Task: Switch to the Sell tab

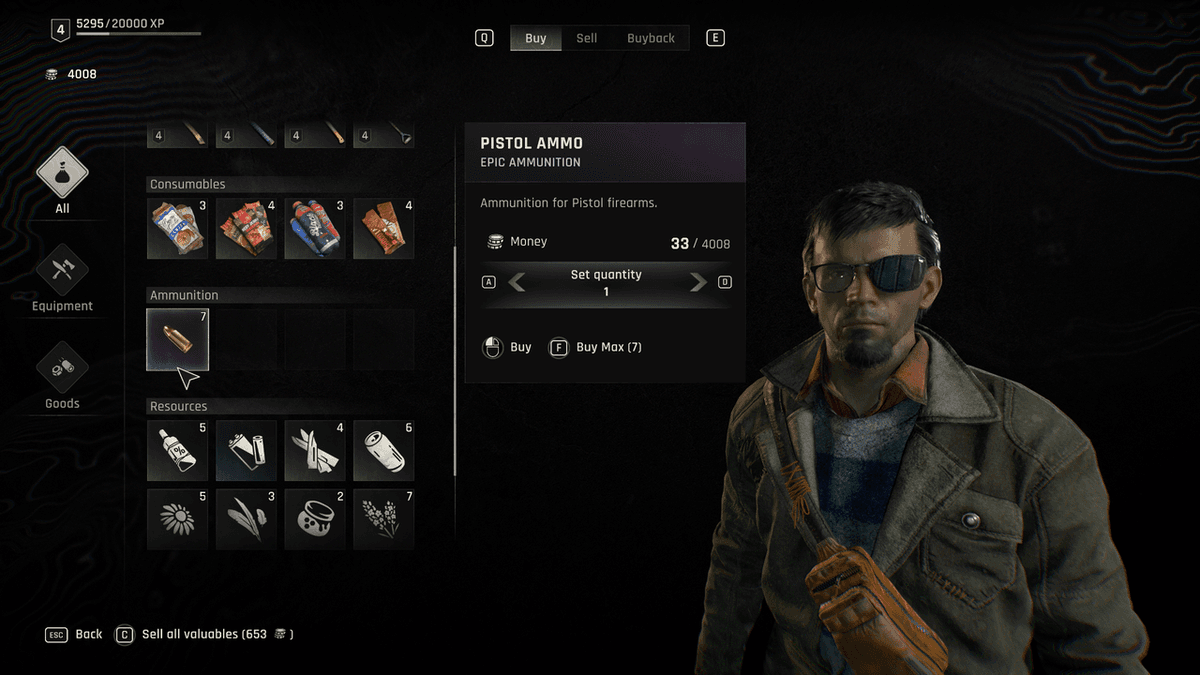Action: (x=587, y=38)
